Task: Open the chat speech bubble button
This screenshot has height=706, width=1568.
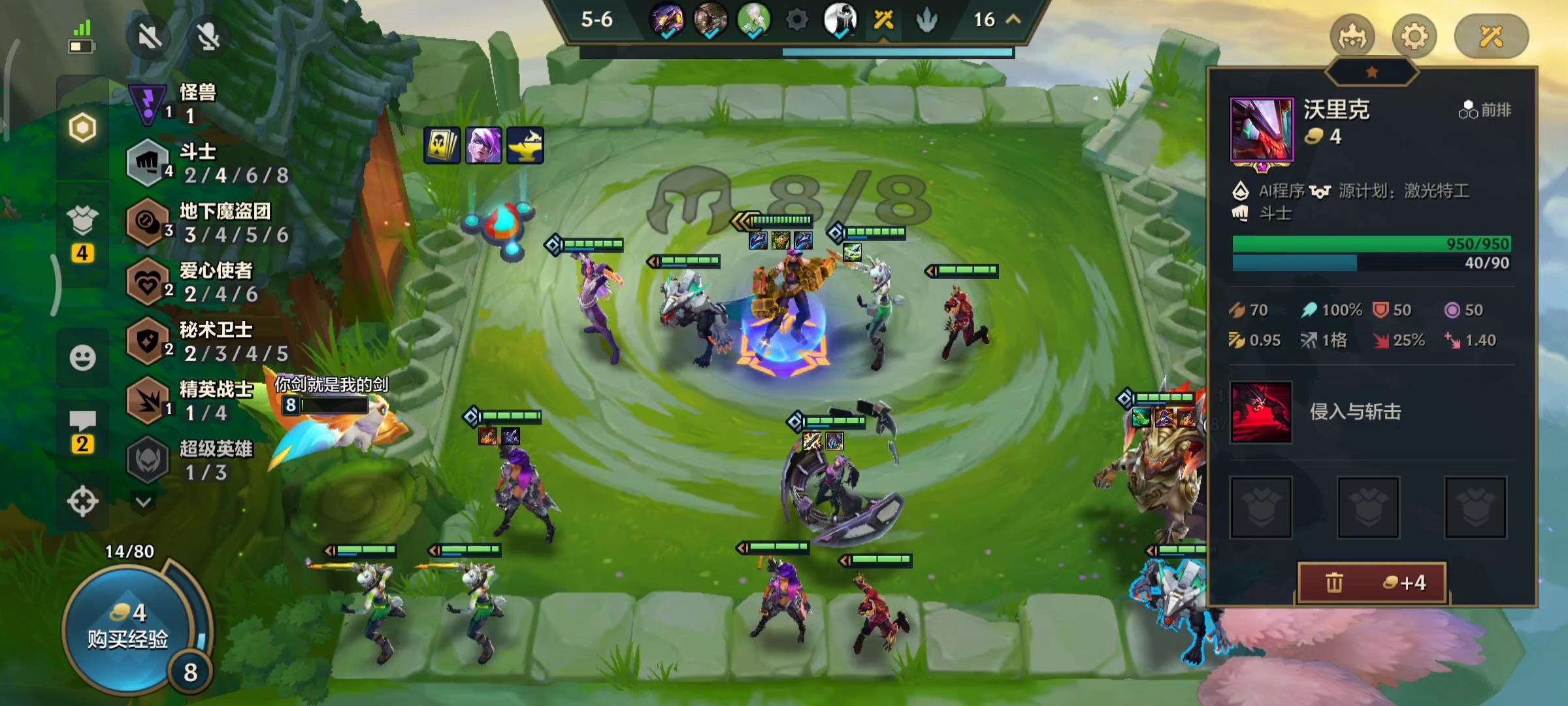Action: click(x=82, y=422)
